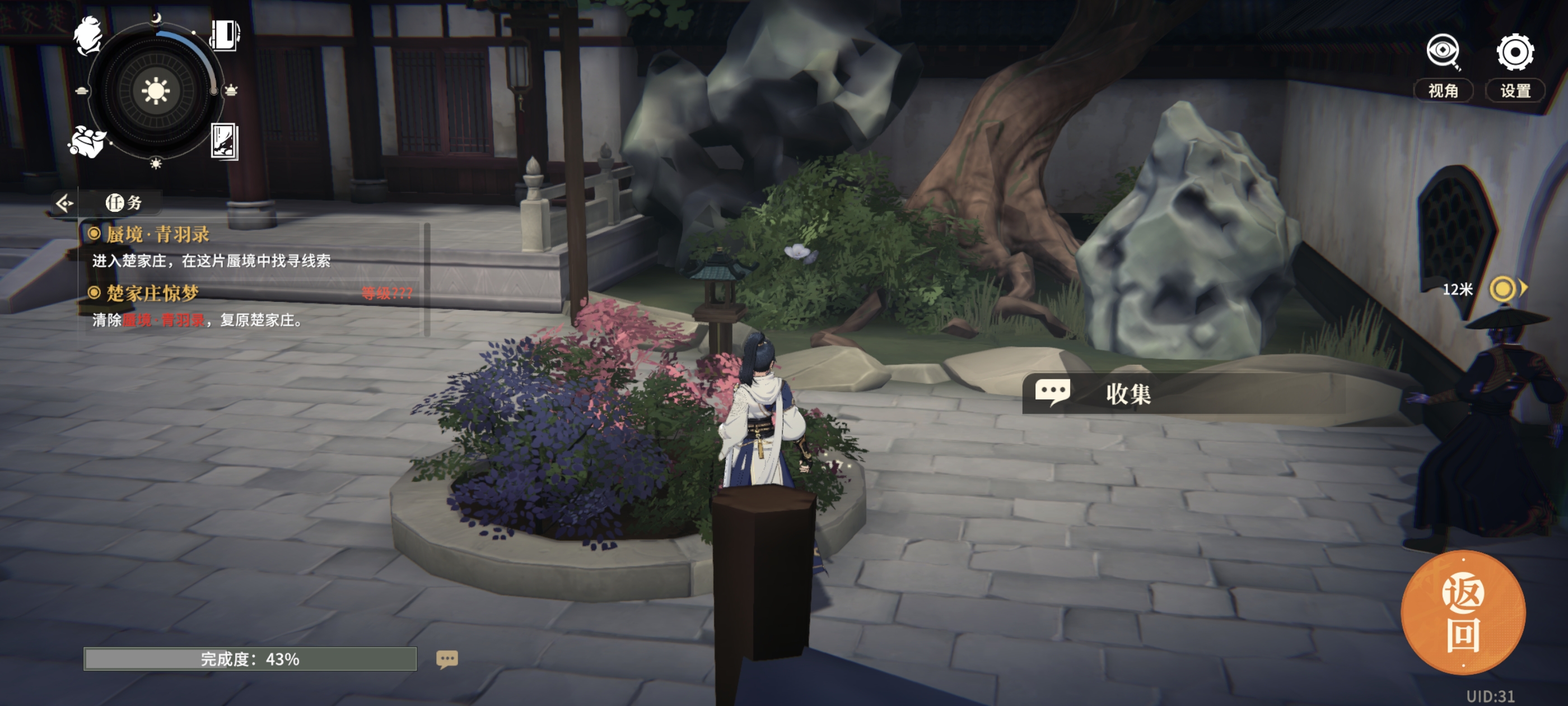Open the journal book icon
Viewport: 1568px width, 706px height.
pos(225,35)
